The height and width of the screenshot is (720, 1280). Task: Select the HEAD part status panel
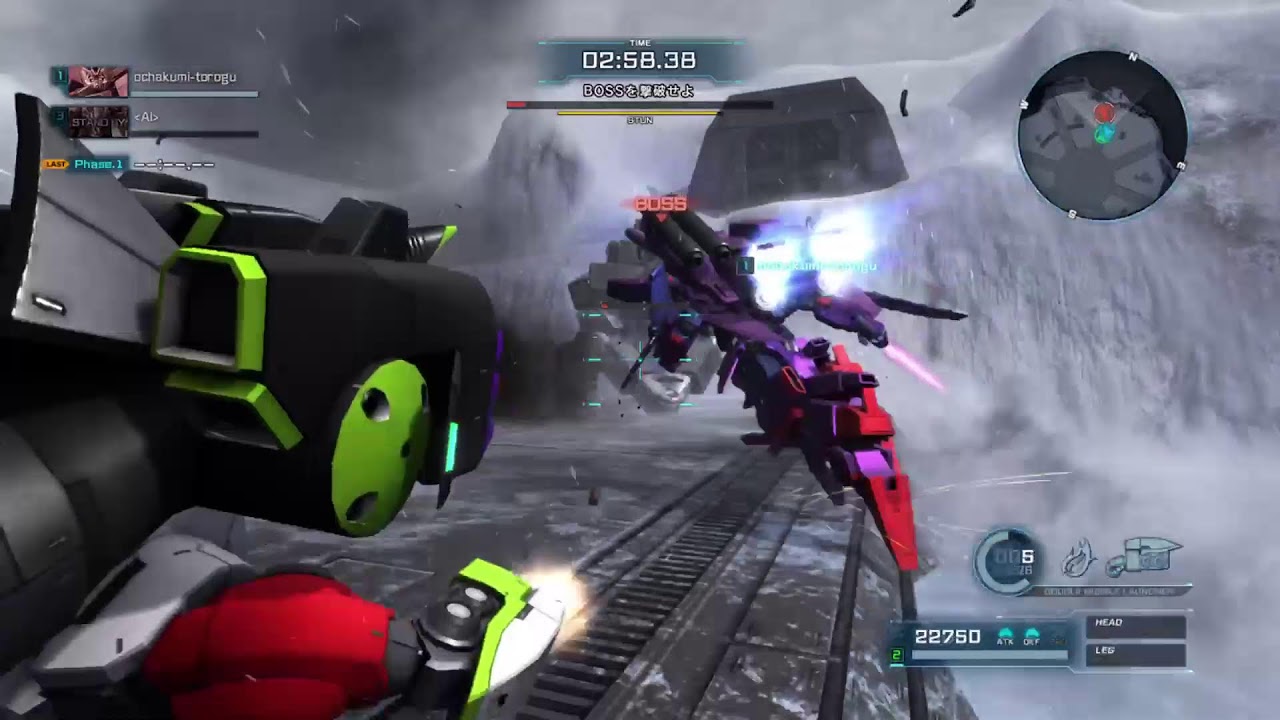[1136, 625]
